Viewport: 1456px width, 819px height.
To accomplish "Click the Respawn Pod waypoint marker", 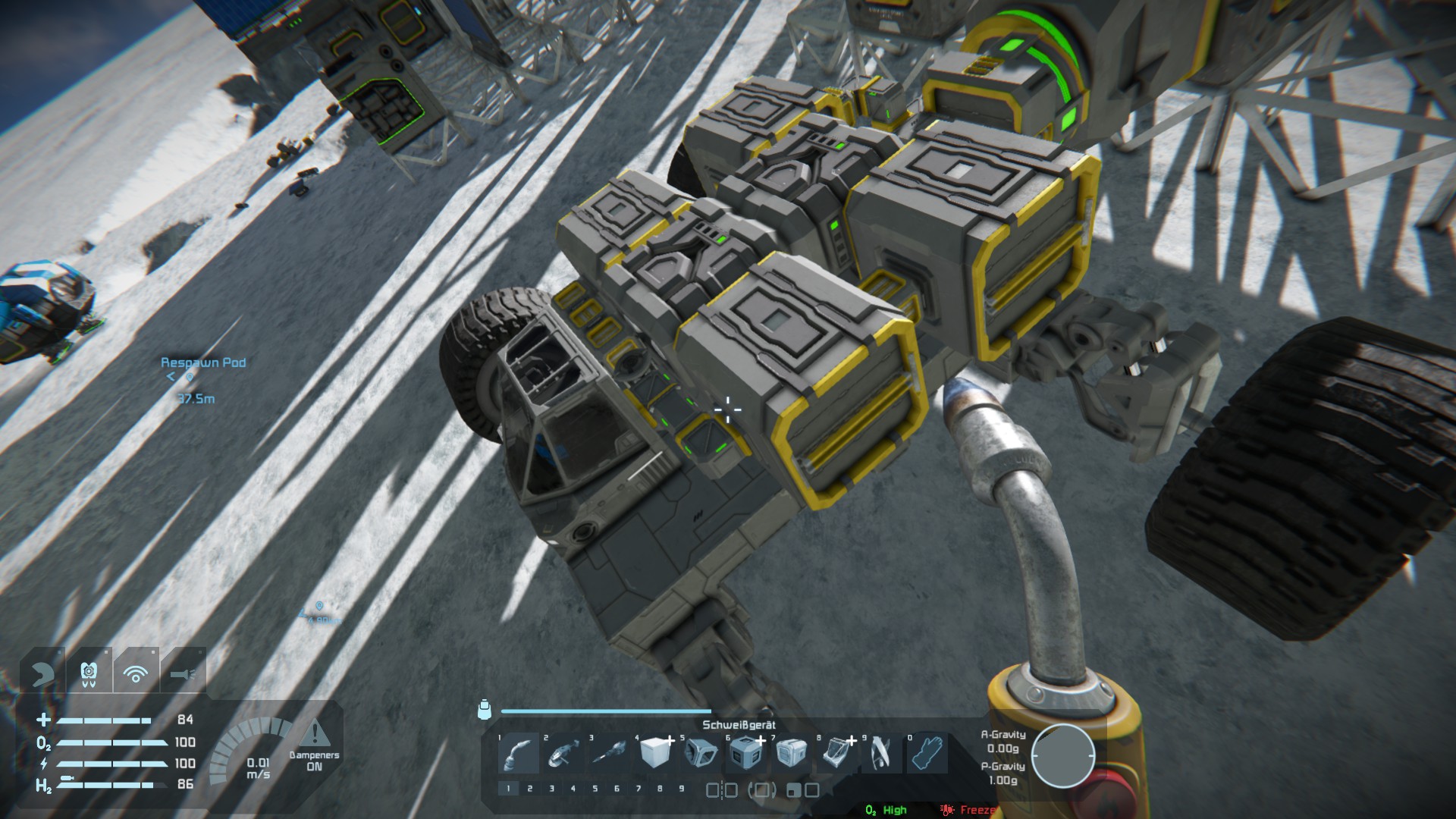I will [190, 376].
